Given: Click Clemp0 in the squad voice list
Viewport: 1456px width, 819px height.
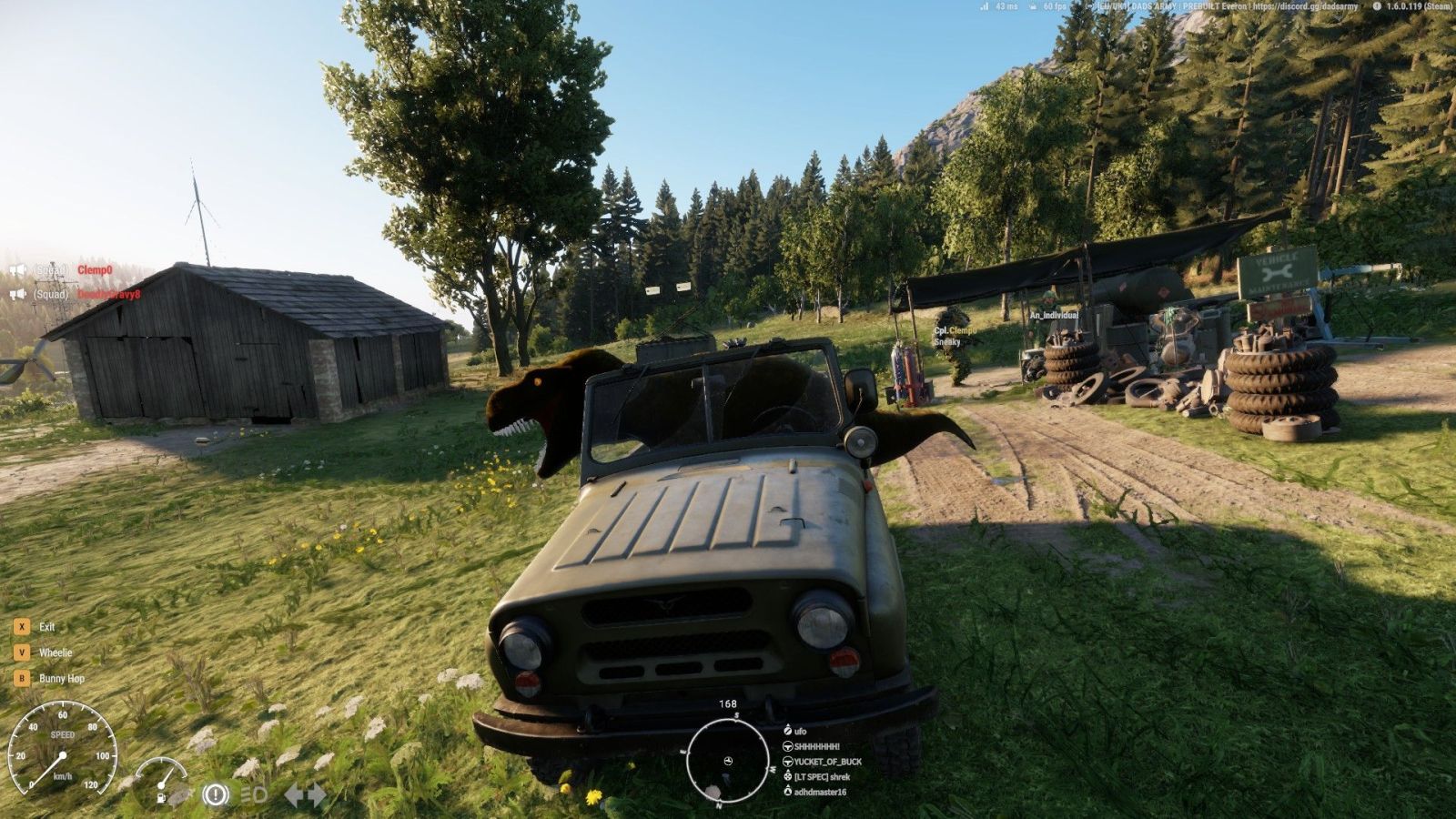Looking at the screenshot, I should click(95, 270).
